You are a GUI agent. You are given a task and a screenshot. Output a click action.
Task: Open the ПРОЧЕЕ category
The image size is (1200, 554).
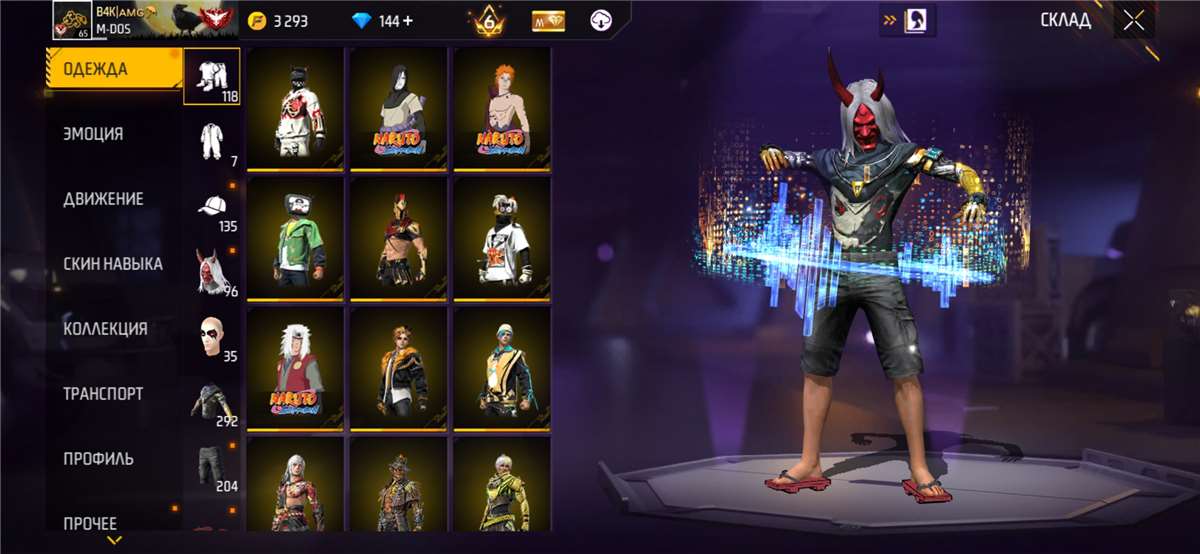[x=90, y=523]
